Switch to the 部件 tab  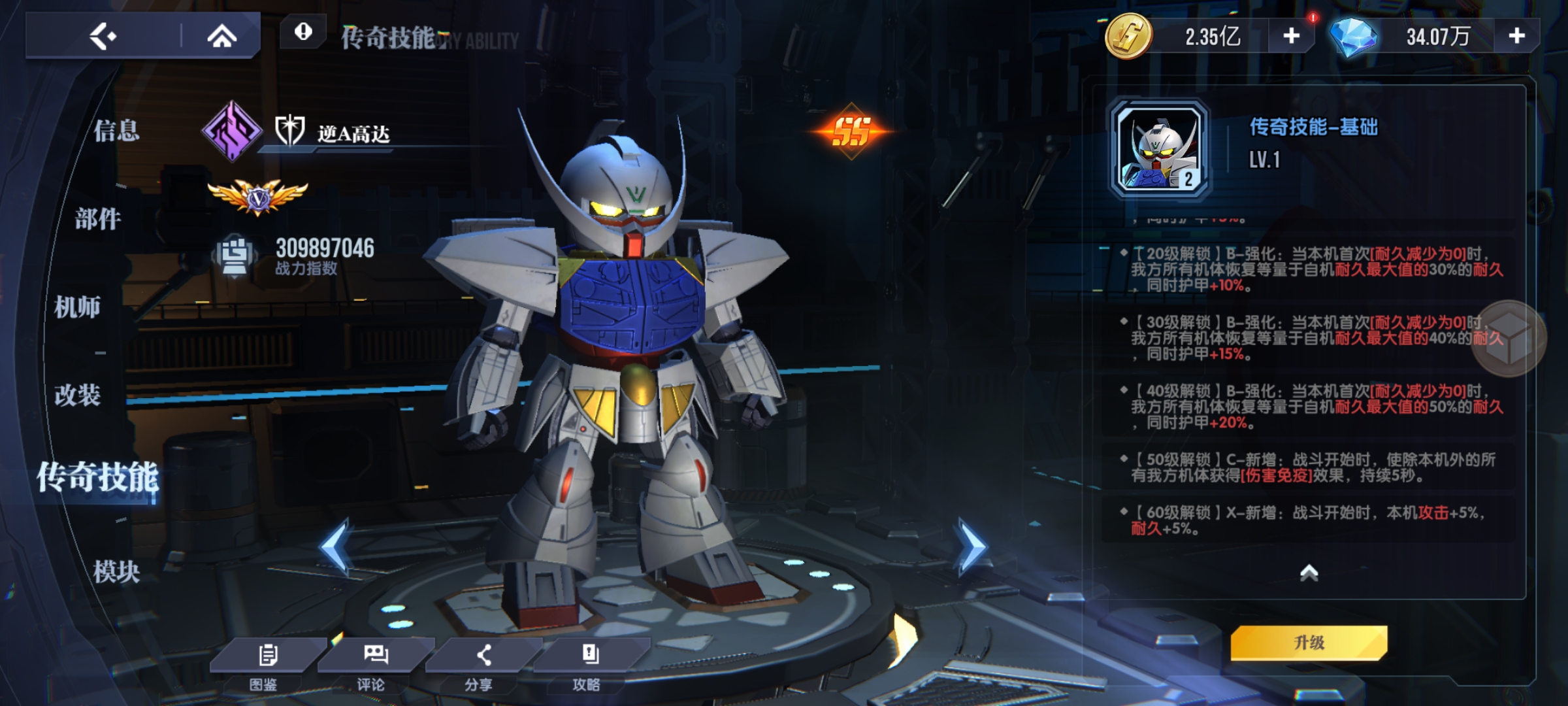(x=98, y=219)
